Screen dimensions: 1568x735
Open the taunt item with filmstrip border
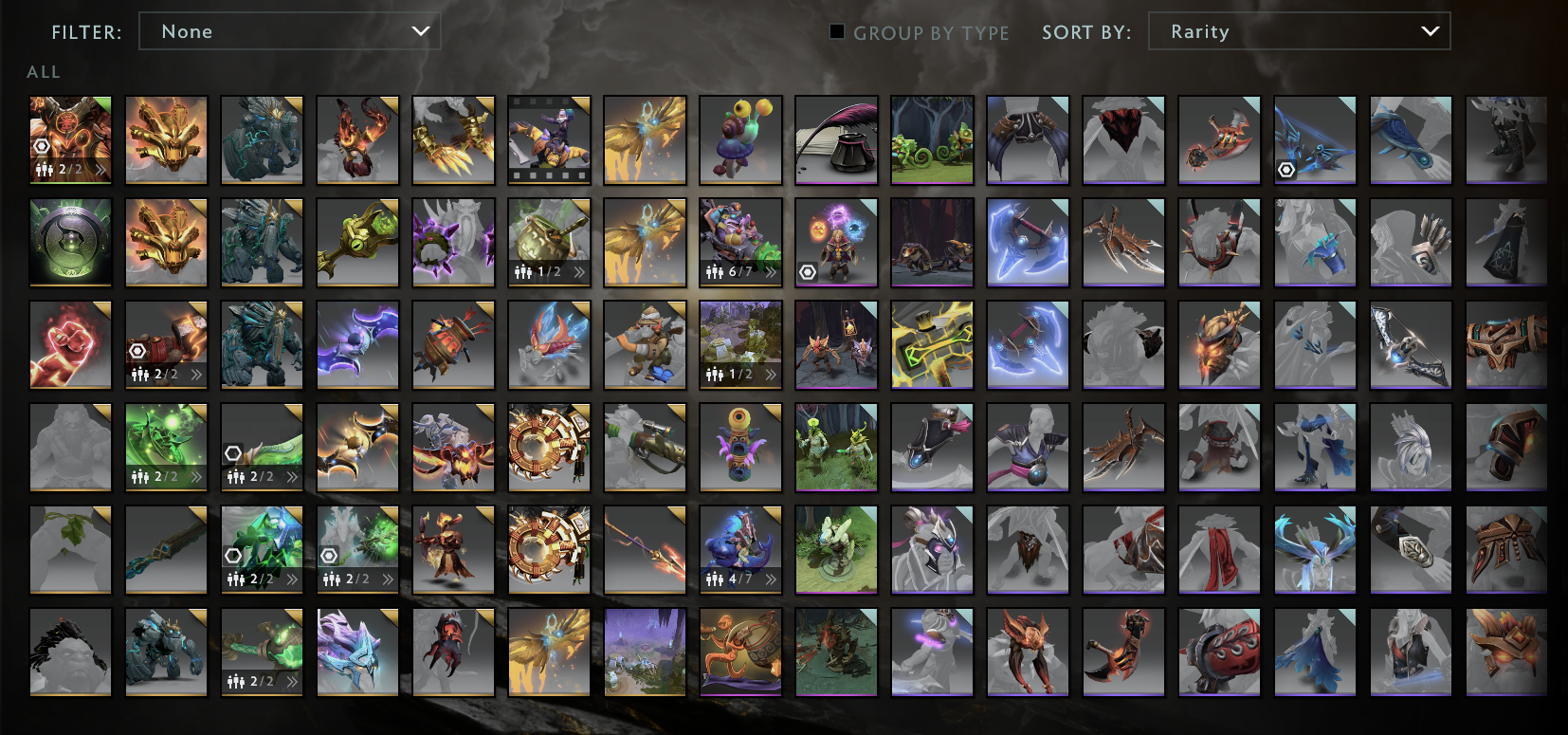(549, 139)
